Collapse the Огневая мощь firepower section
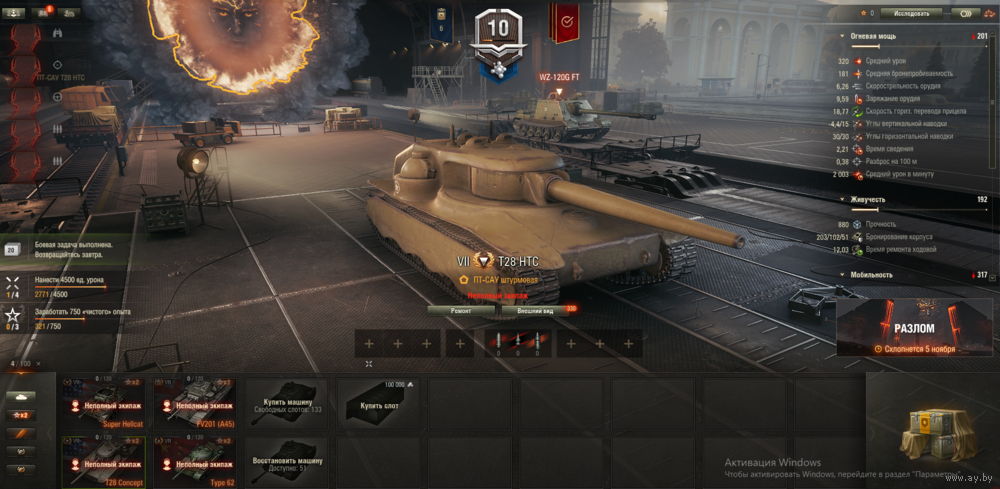 click(844, 36)
